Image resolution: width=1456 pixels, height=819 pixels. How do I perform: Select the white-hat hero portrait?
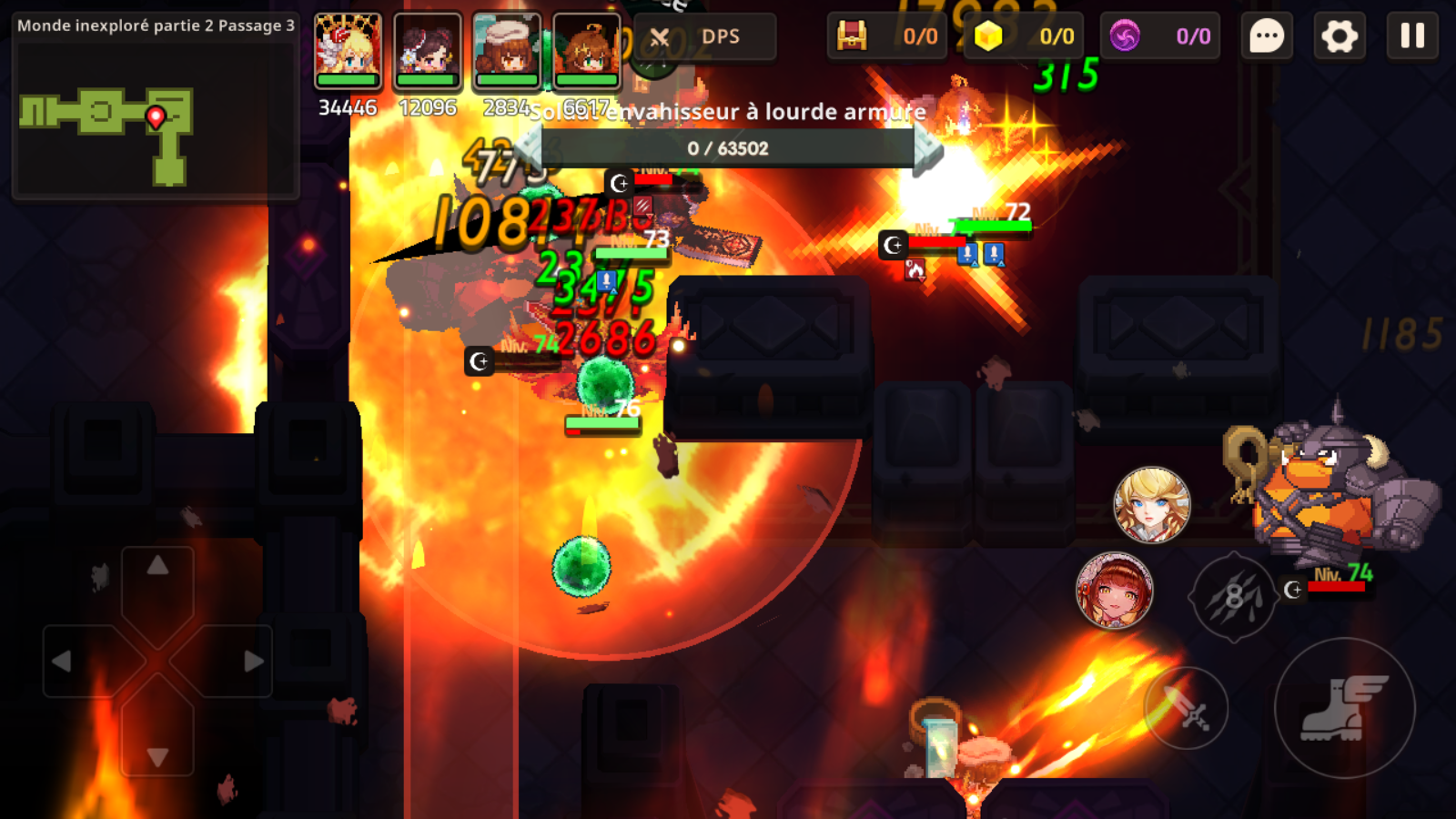pyautogui.click(x=507, y=50)
